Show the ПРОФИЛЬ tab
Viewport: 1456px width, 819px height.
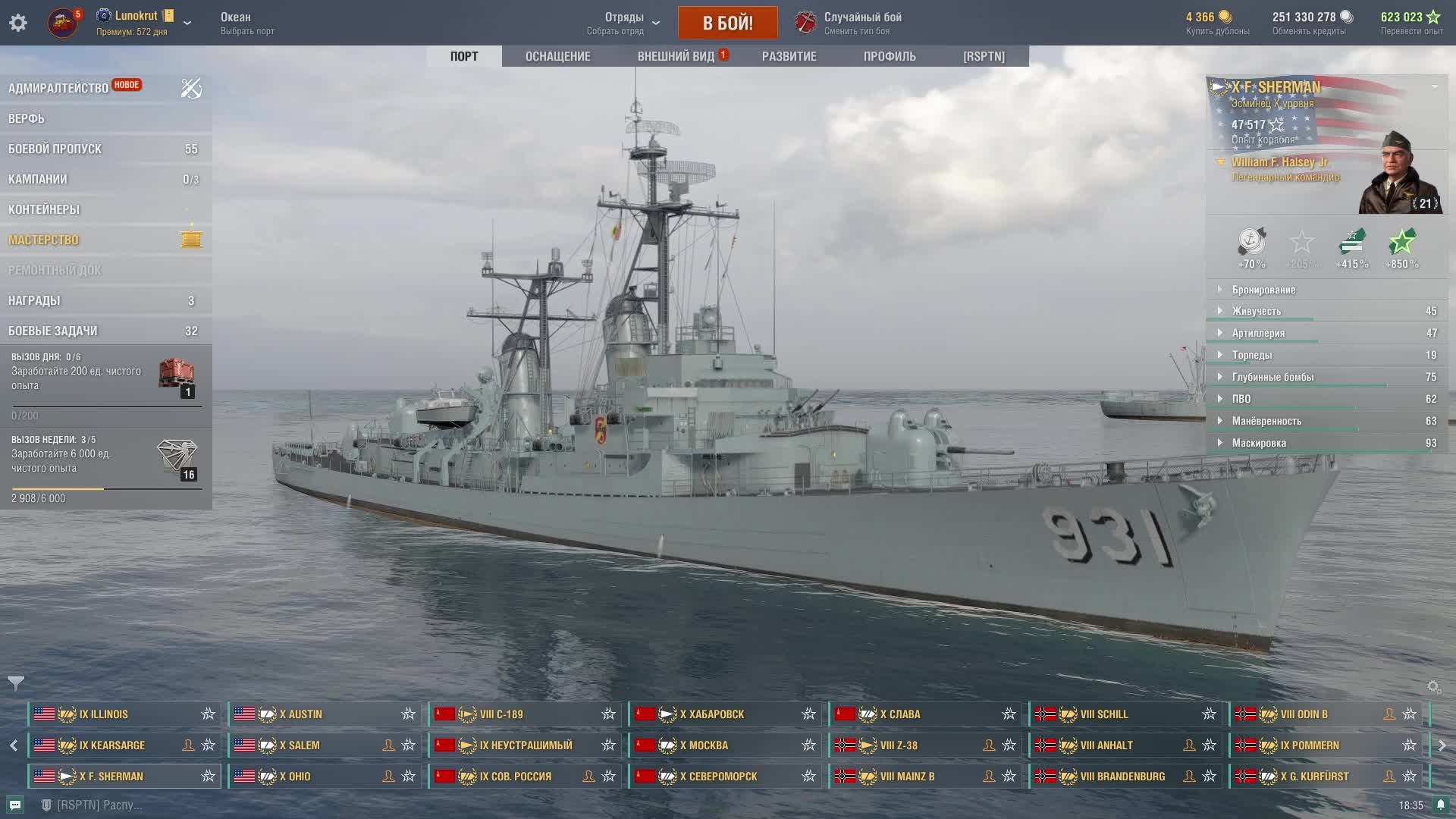tap(890, 56)
